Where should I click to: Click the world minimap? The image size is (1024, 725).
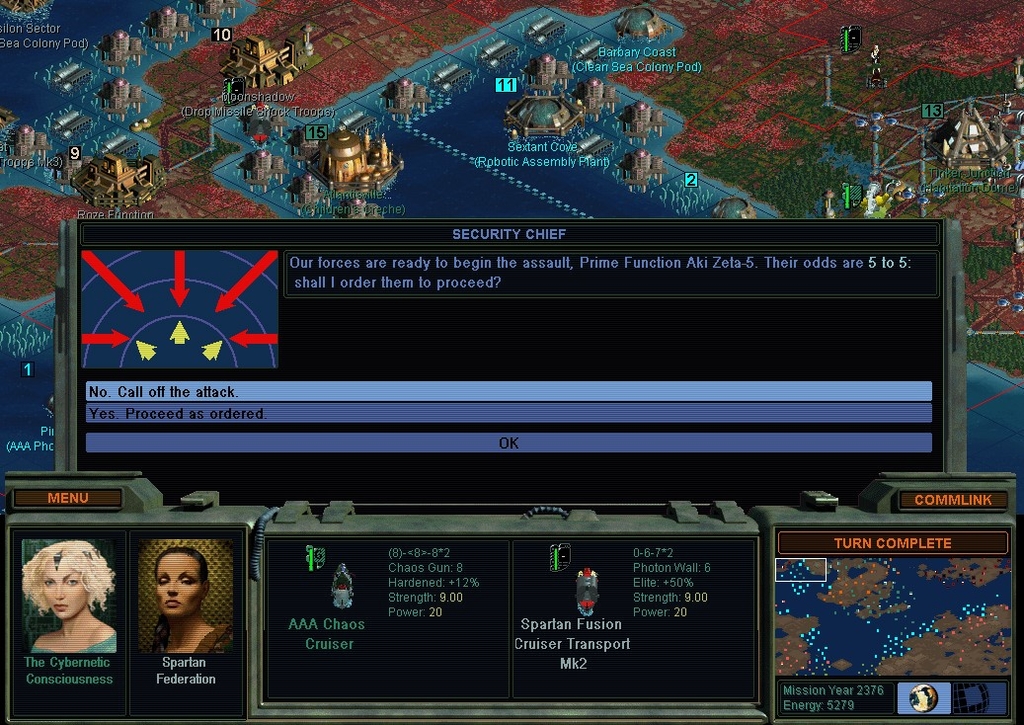[892, 615]
